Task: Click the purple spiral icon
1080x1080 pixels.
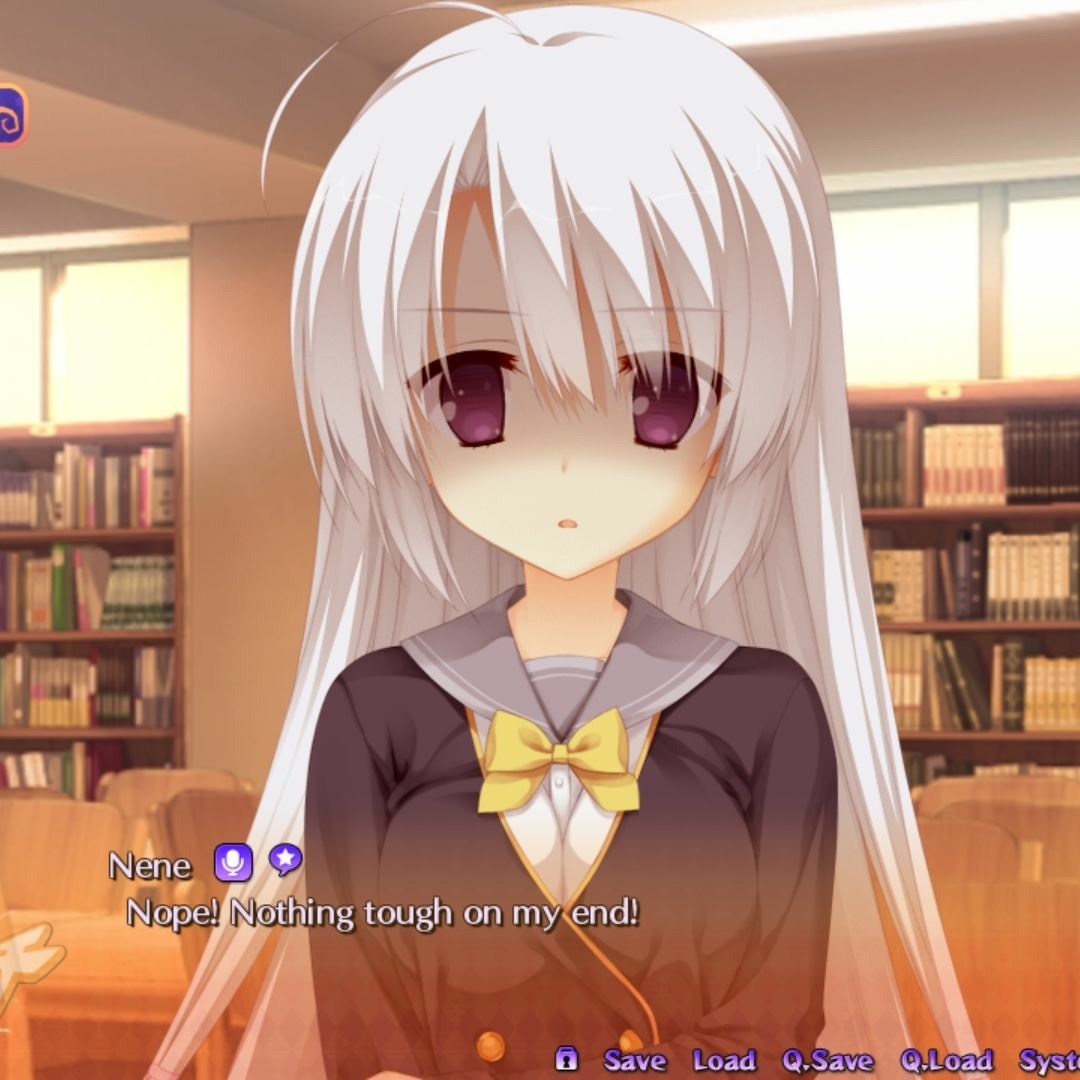Action: [11, 116]
